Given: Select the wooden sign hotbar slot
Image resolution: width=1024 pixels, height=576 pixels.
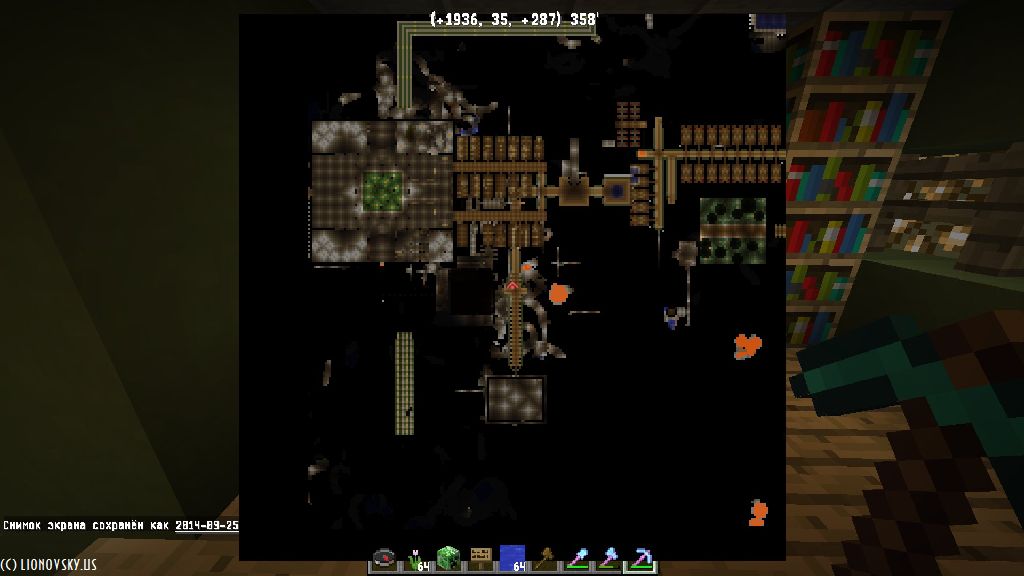Looking at the screenshot, I should (480, 559).
